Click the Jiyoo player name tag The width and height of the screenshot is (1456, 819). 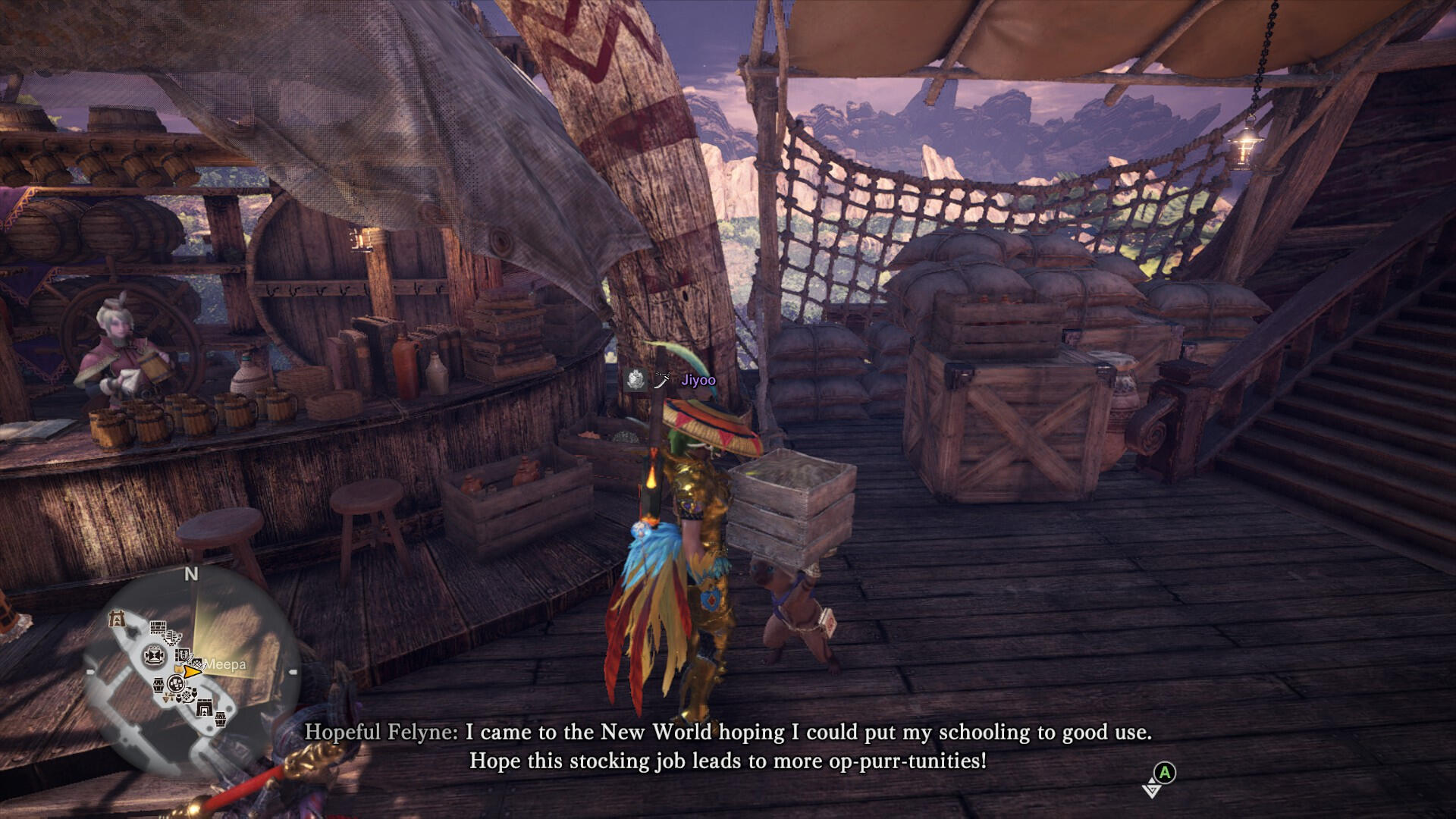click(x=698, y=380)
